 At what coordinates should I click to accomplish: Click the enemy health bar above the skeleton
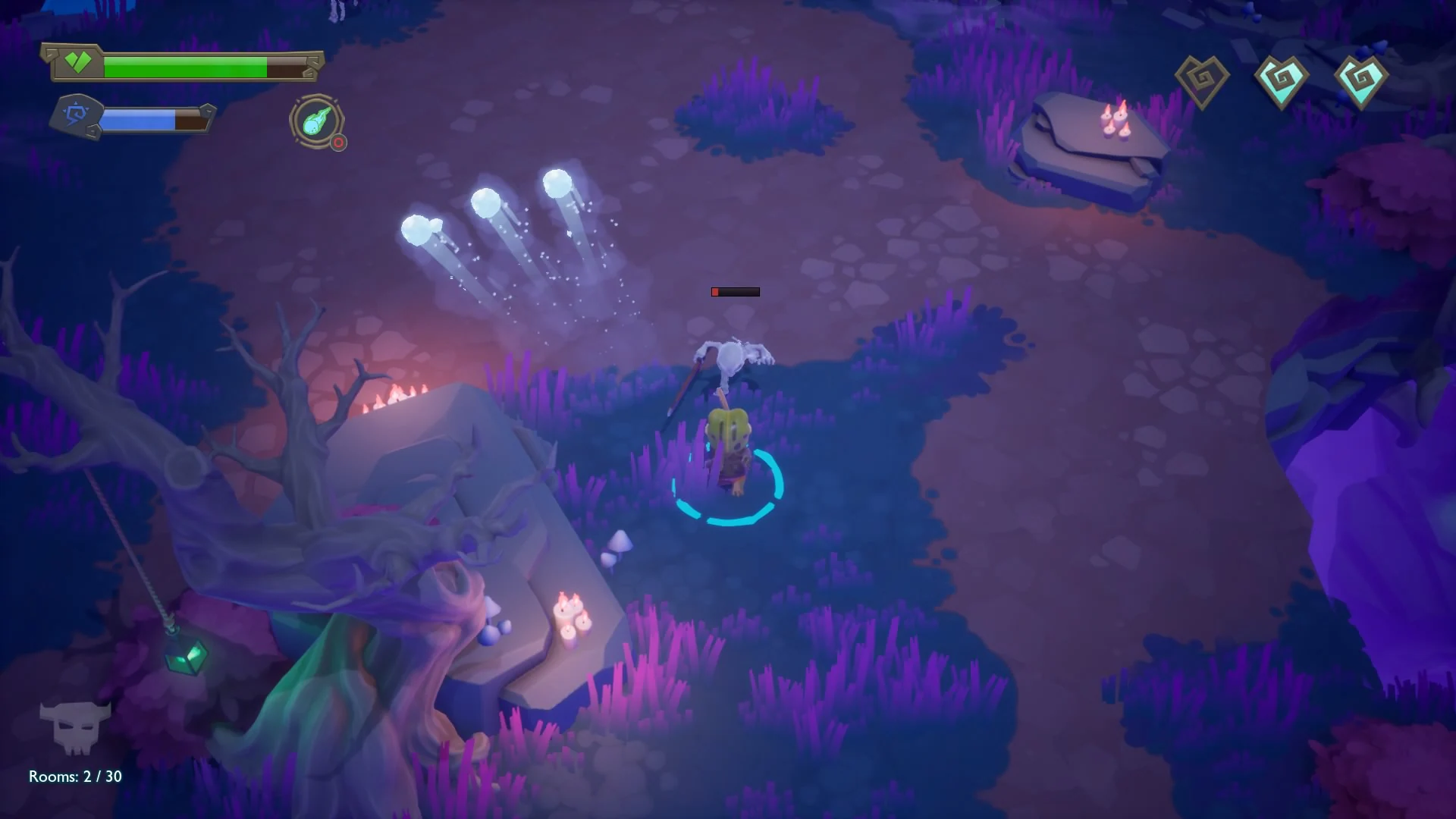coord(734,291)
